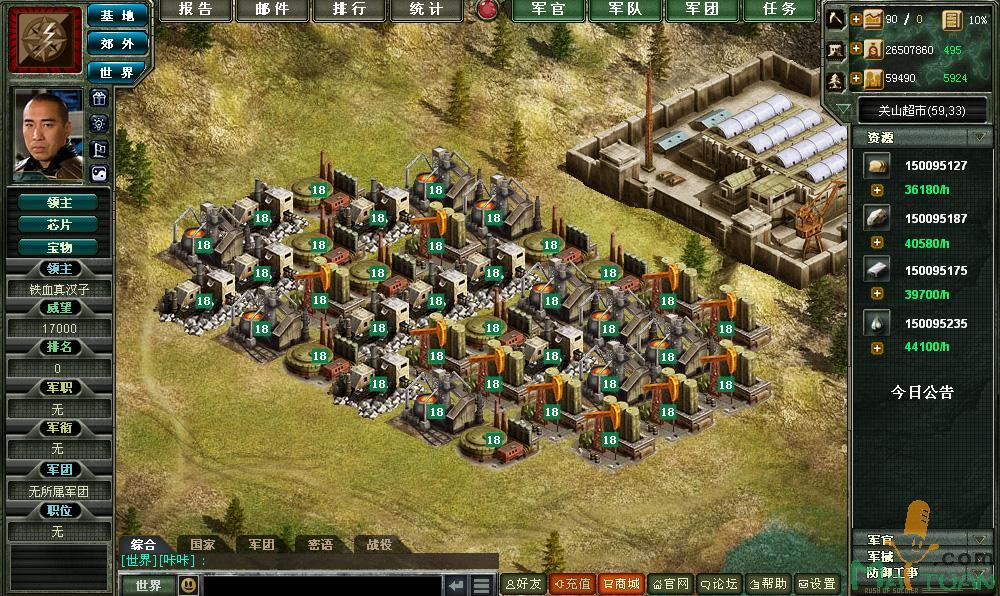Go to the 郊外 outskirts view
The width and height of the screenshot is (1000, 596).
117,44
